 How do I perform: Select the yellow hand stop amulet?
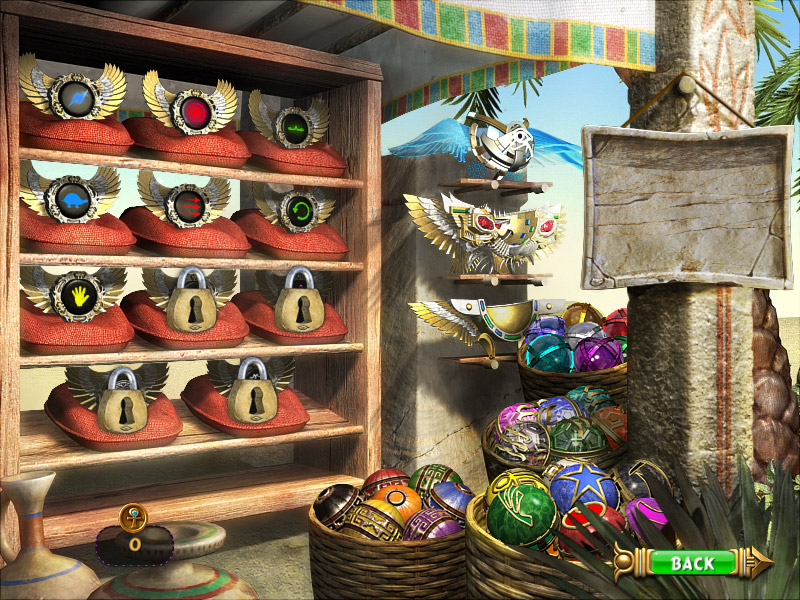[75, 293]
